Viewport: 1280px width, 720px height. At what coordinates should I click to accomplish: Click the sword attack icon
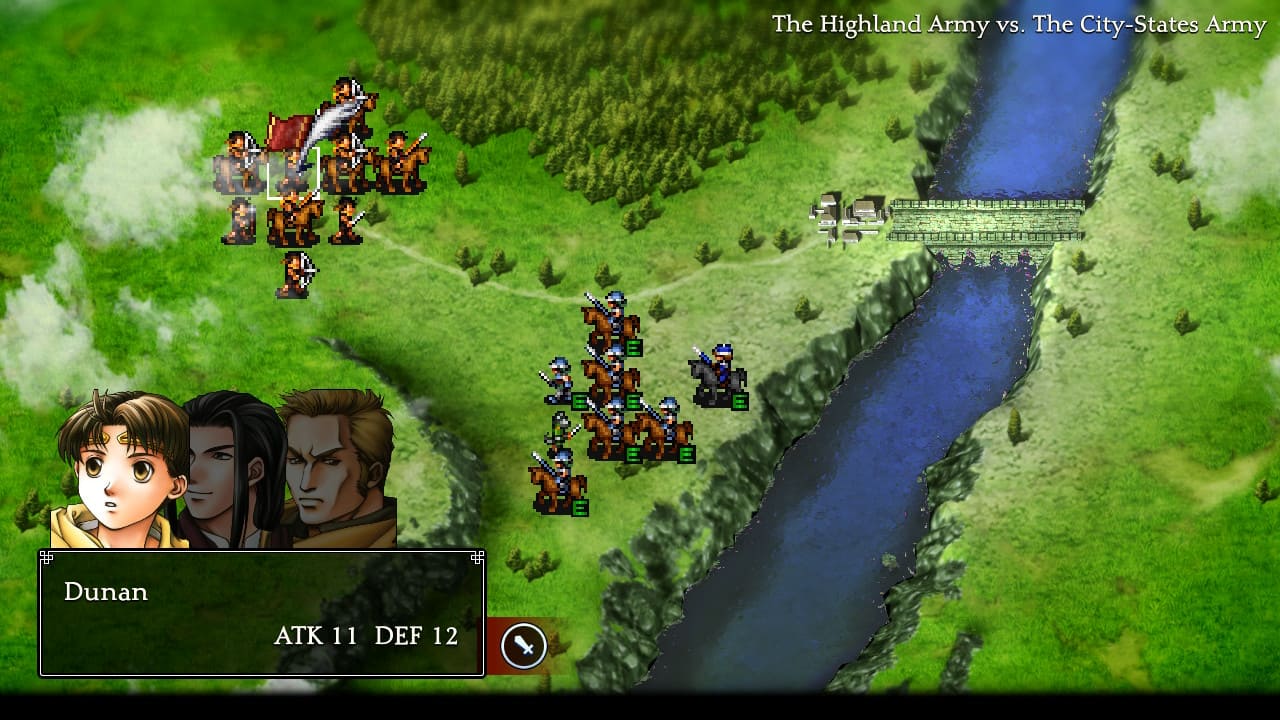[523, 645]
